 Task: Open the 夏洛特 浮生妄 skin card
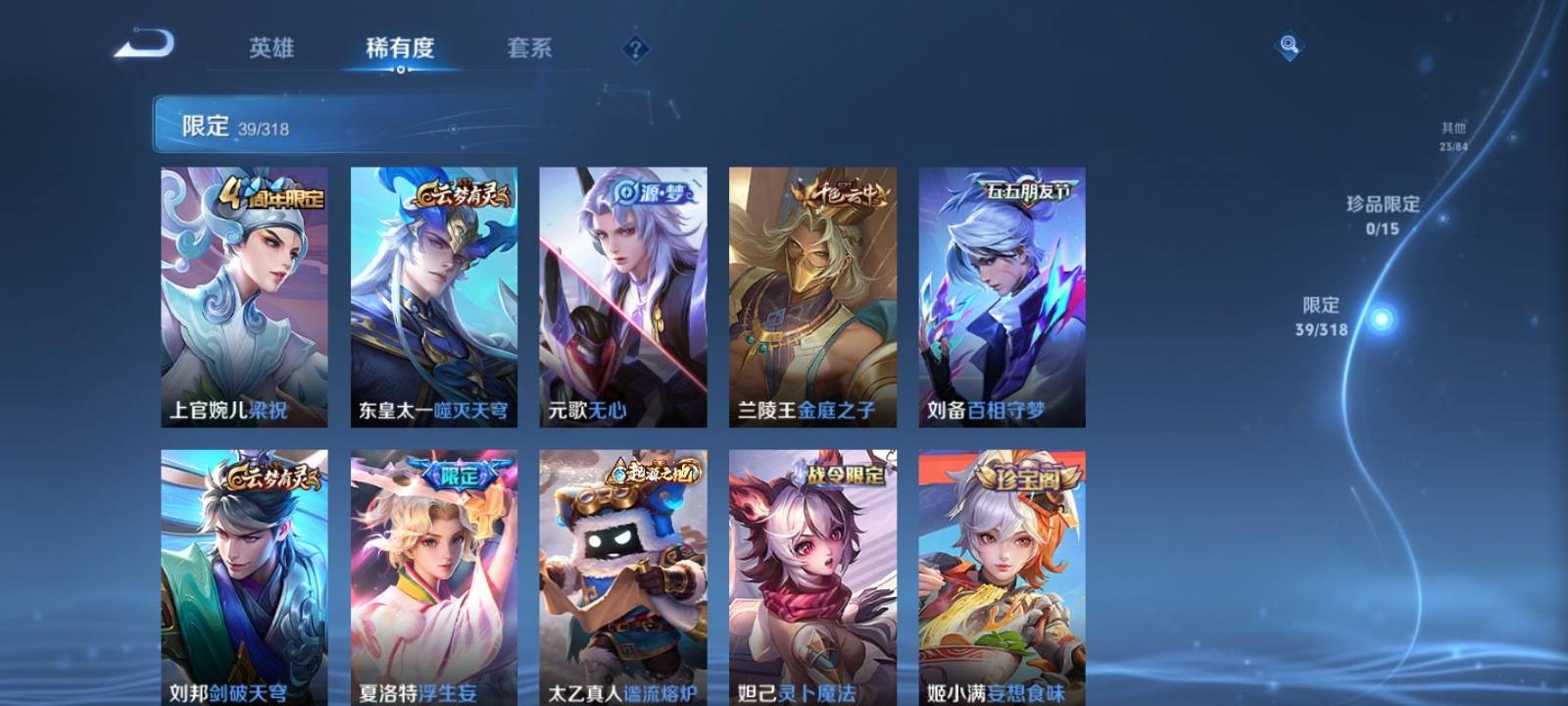(x=433, y=579)
